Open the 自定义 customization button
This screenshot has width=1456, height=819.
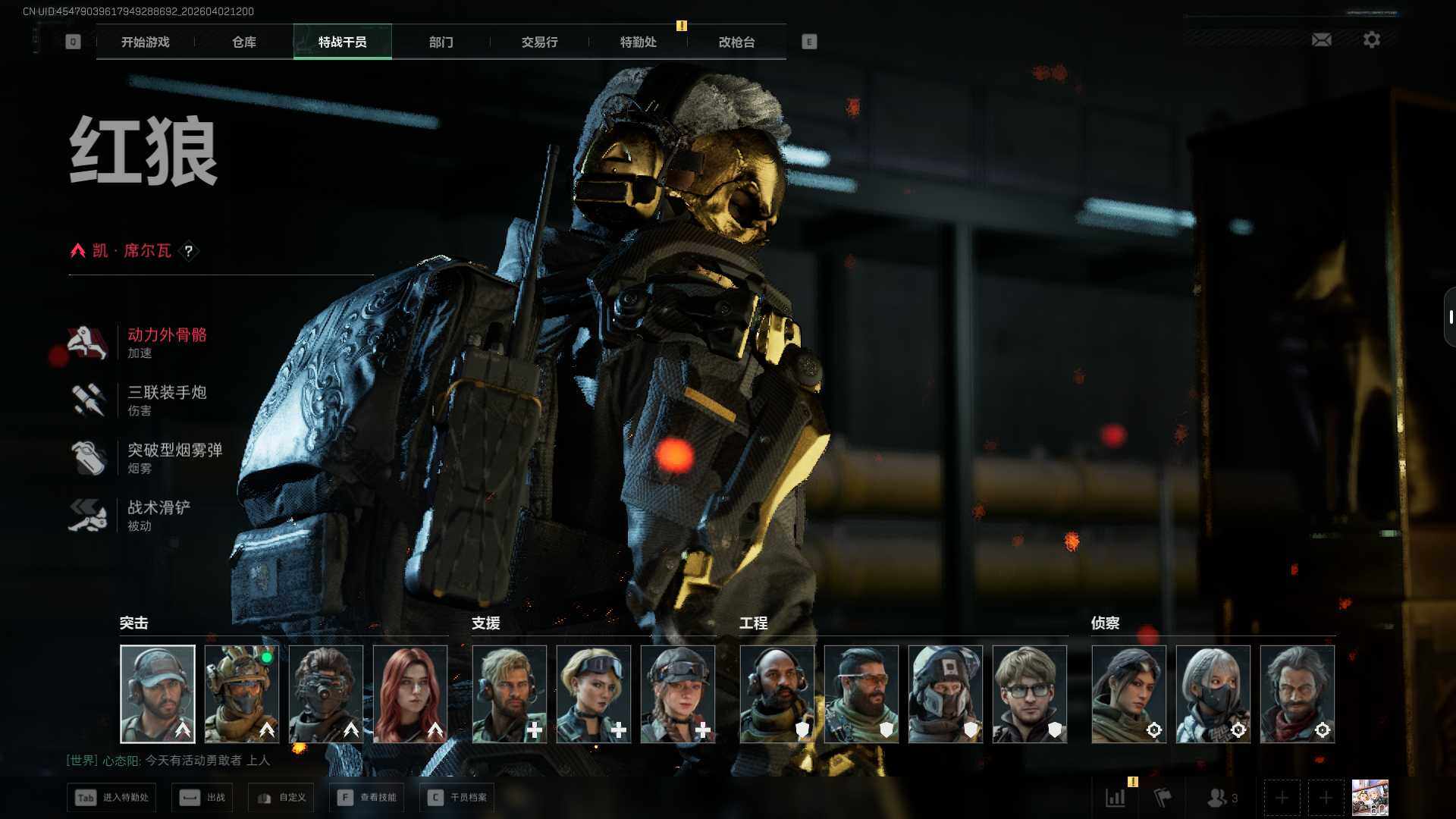pos(281,798)
